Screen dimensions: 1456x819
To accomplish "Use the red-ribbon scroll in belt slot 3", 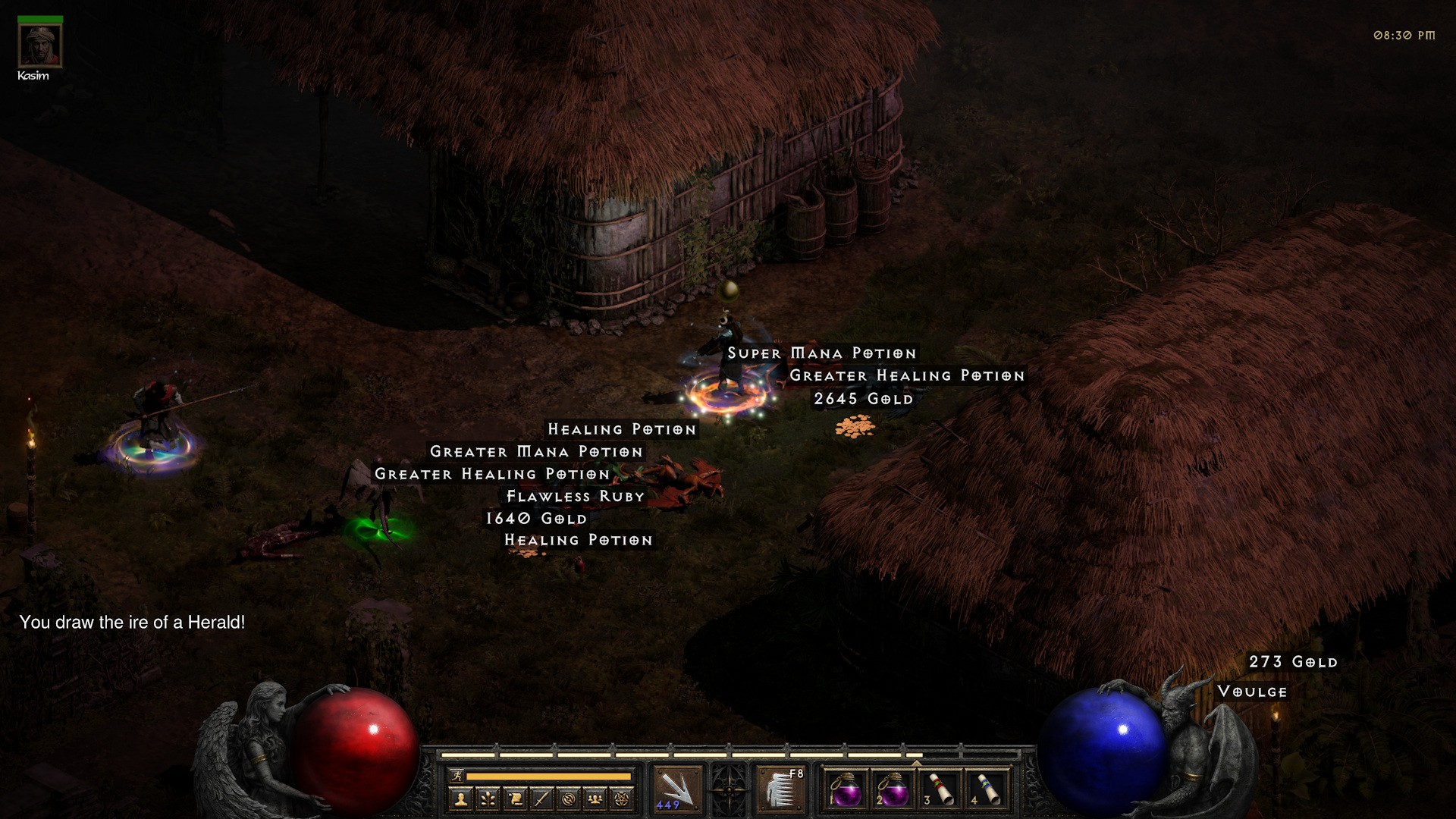I will pos(940,789).
